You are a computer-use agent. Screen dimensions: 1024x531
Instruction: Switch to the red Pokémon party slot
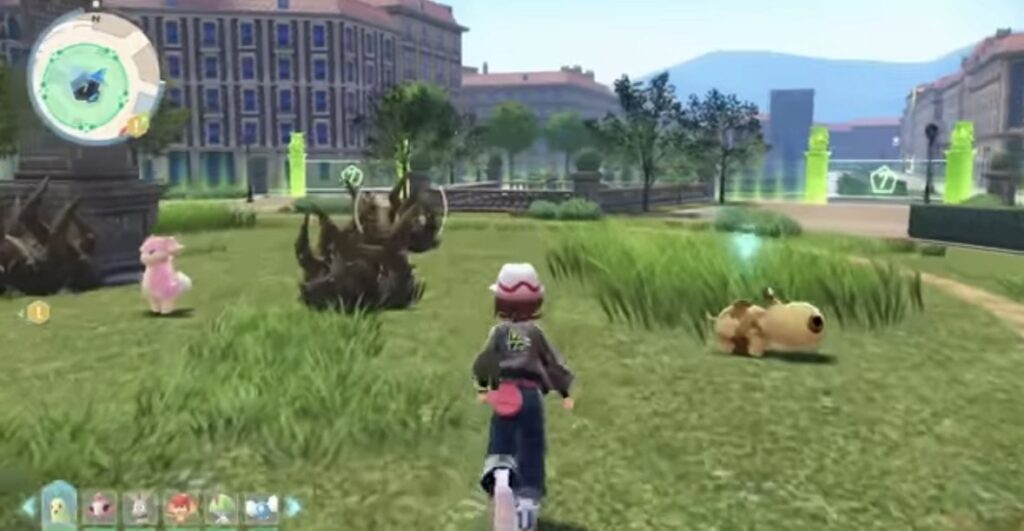point(180,508)
